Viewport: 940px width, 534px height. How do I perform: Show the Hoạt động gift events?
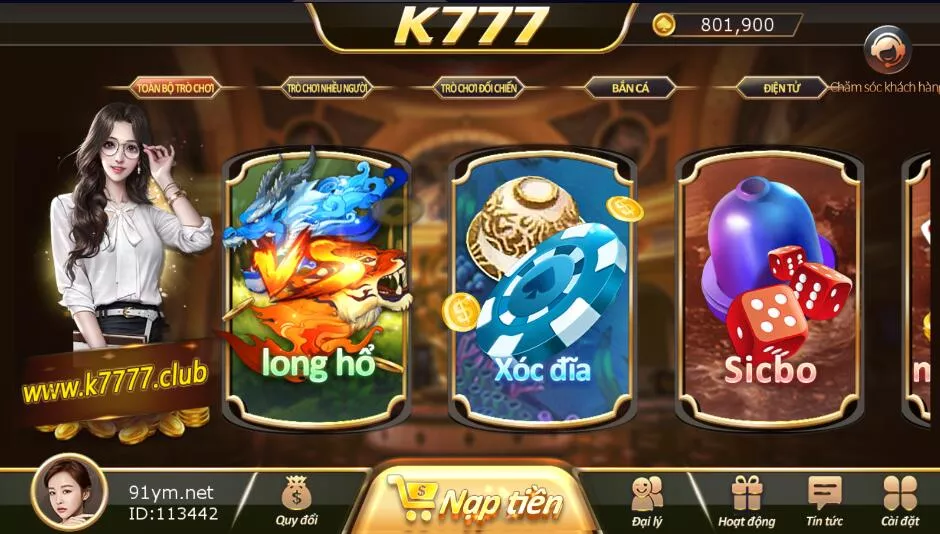(x=746, y=499)
